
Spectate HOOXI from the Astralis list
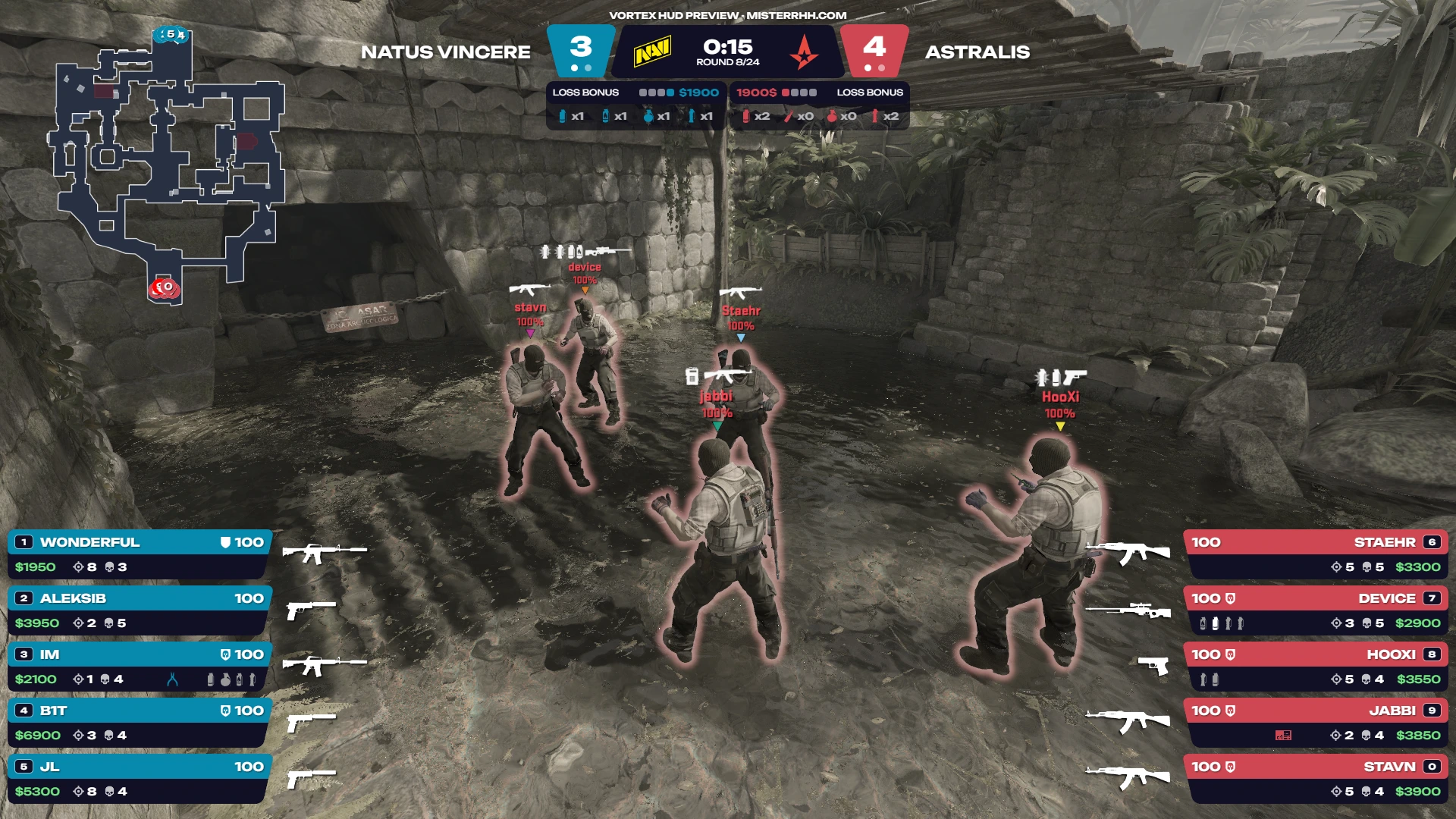[1316, 667]
